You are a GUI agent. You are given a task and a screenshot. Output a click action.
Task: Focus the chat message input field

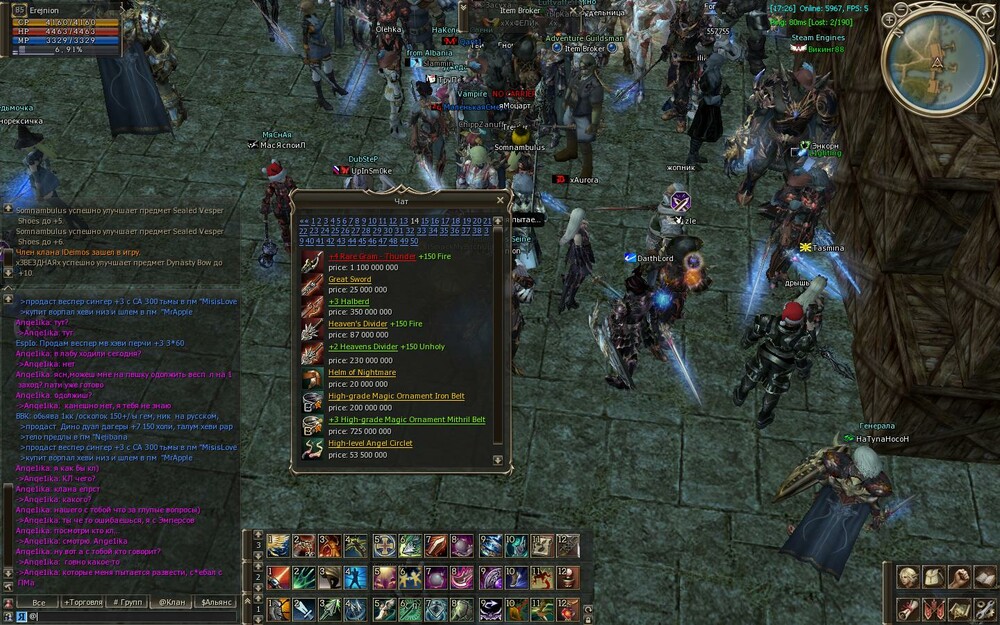[x=130, y=617]
